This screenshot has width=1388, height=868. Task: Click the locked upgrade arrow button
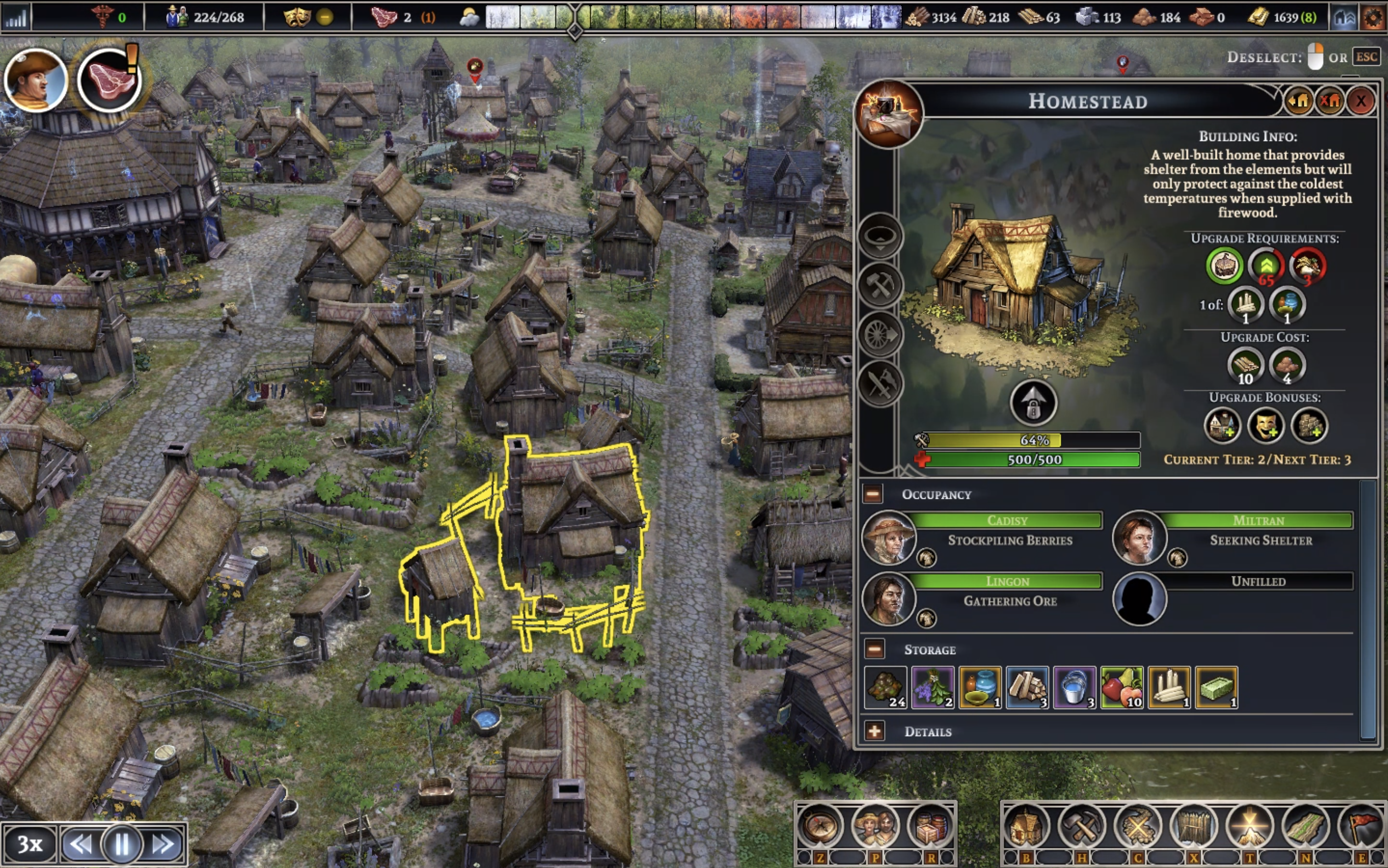click(x=1032, y=403)
